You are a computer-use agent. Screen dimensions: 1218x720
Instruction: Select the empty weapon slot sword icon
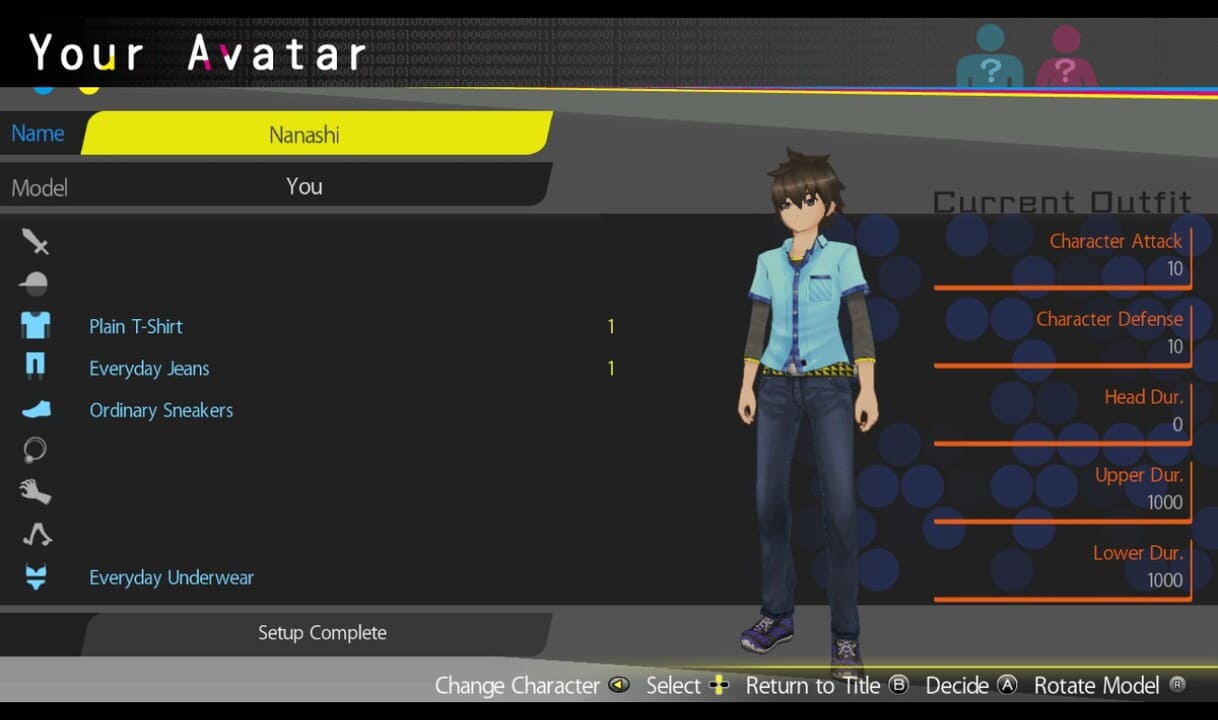pos(36,242)
